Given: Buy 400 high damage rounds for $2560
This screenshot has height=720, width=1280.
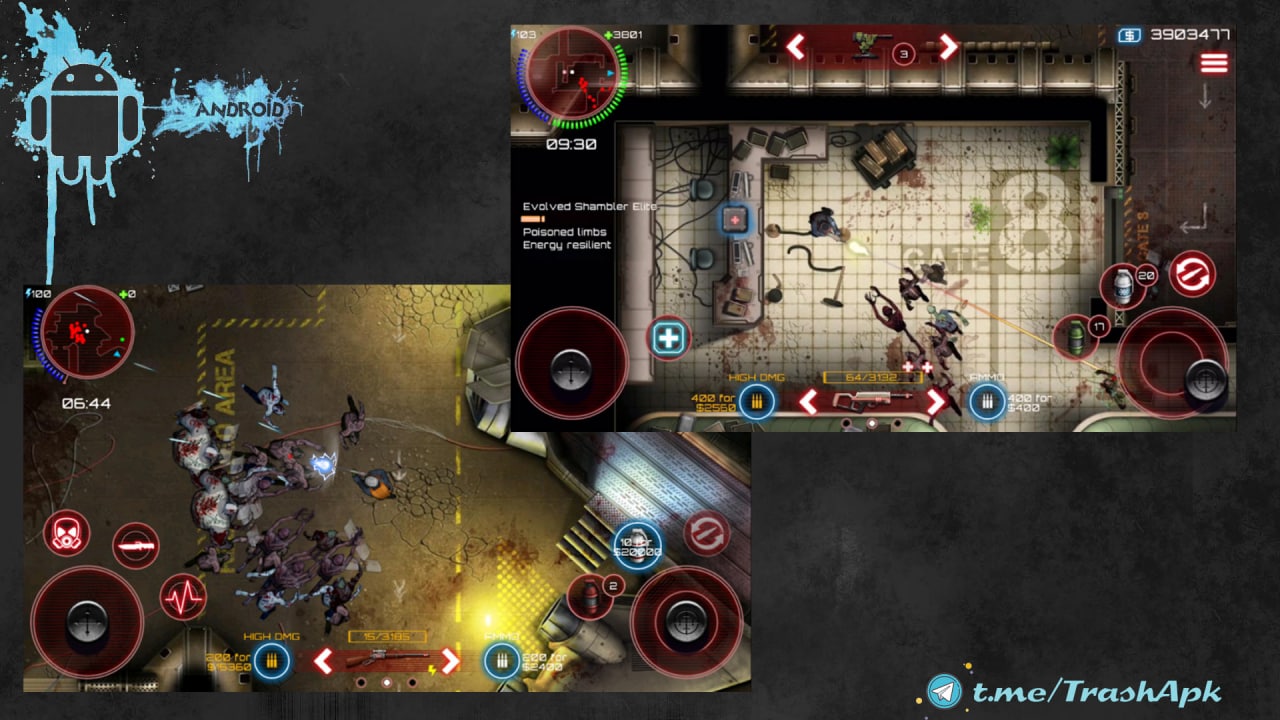Looking at the screenshot, I should click(x=756, y=402).
